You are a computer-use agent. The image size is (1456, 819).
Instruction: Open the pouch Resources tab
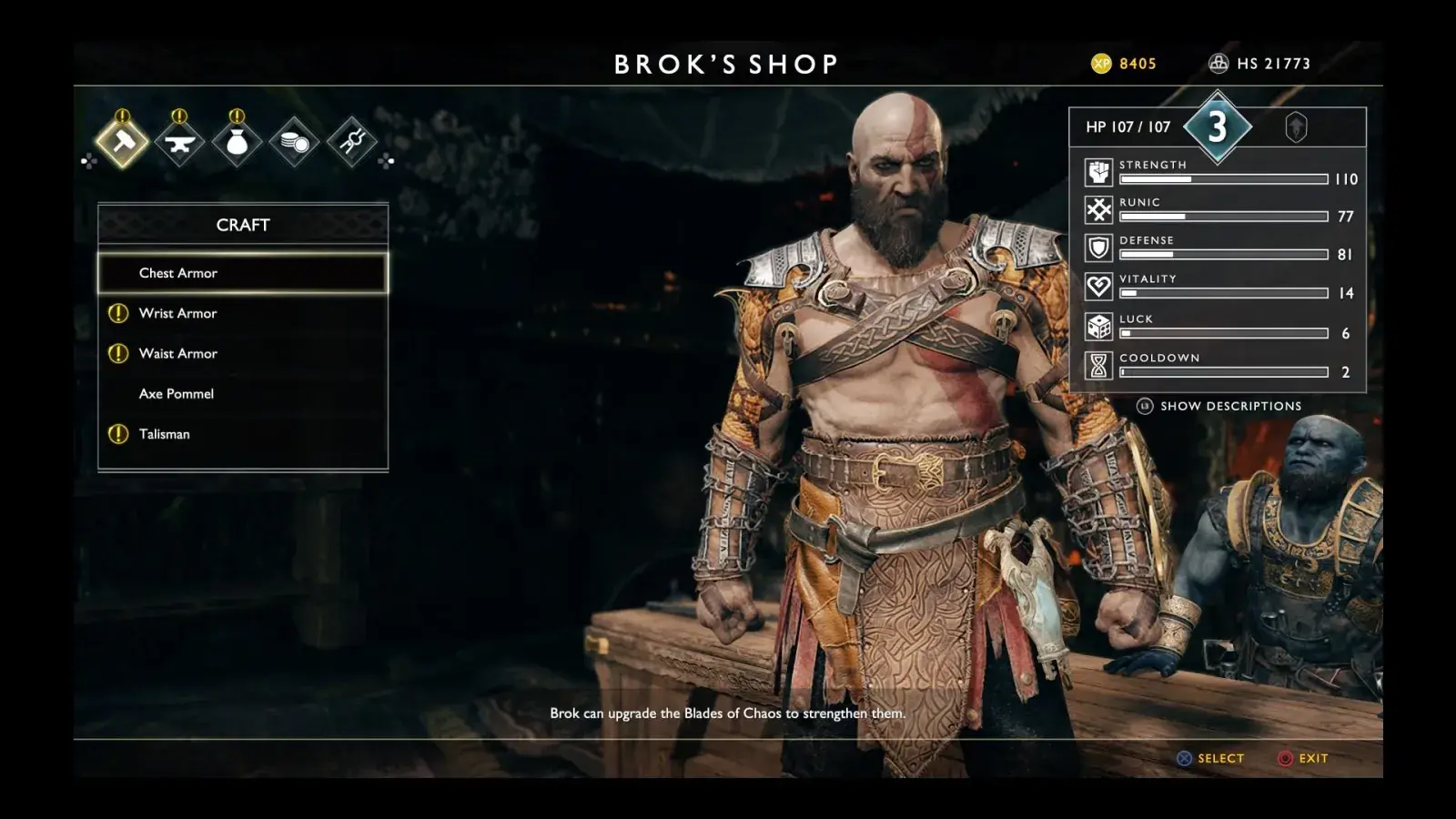coord(237,142)
